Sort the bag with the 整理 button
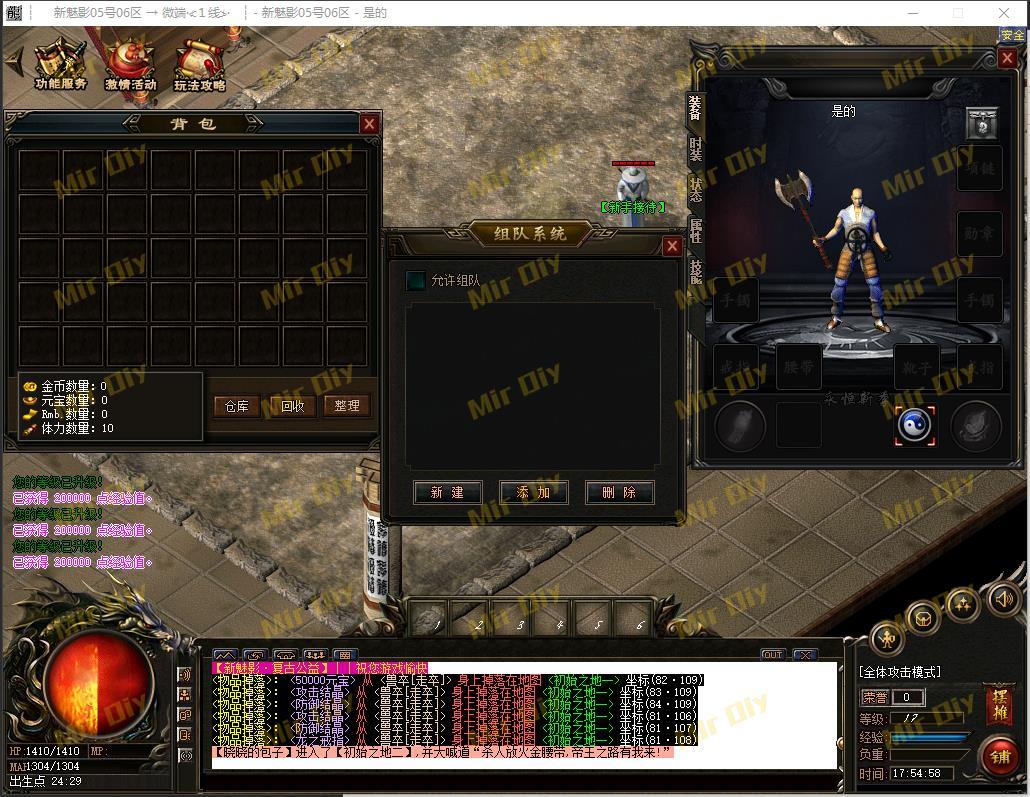The width and height of the screenshot is (1030, 797). coord(347,406)
